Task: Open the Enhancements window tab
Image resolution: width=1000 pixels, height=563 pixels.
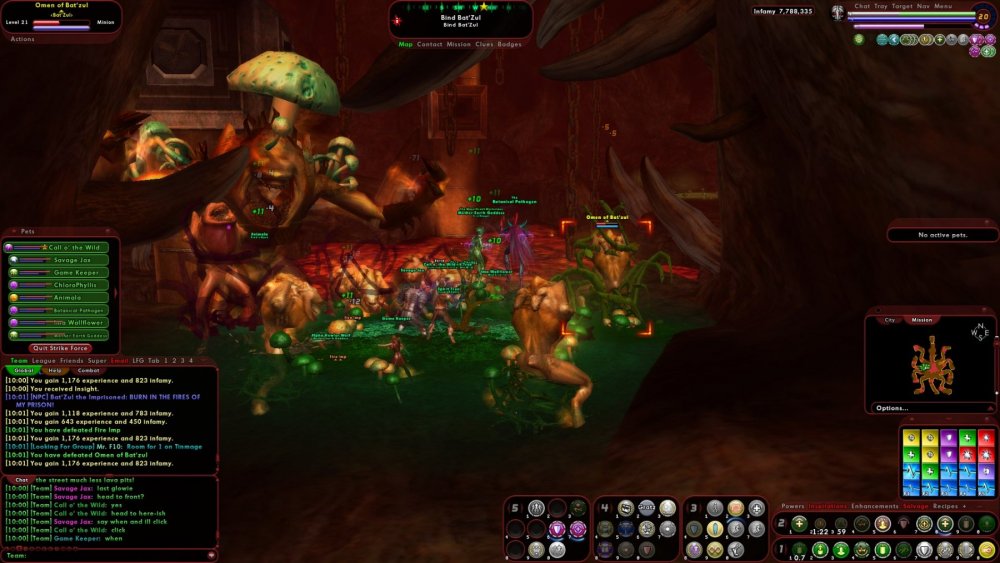Action: pos(876,506)
